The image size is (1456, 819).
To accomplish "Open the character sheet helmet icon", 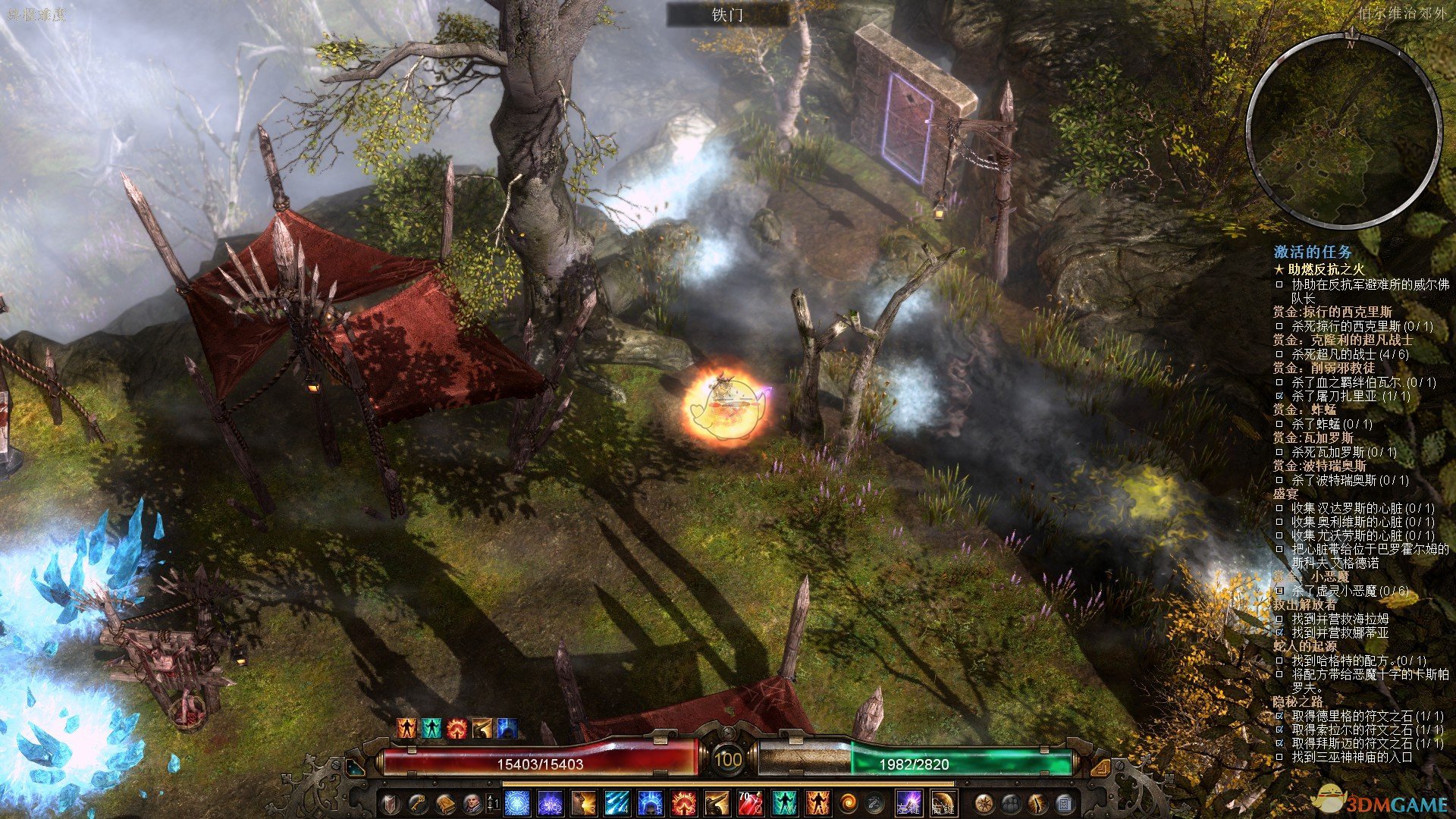I will tap(391, 802).
